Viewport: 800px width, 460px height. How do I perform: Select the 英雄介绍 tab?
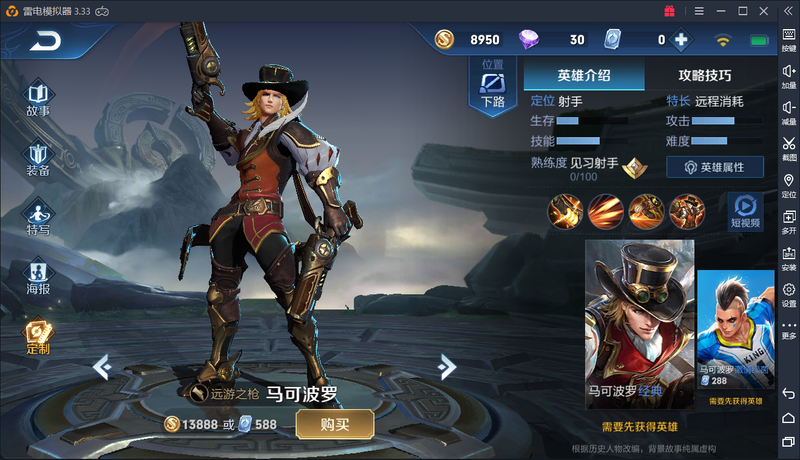(x=584, y=75)
